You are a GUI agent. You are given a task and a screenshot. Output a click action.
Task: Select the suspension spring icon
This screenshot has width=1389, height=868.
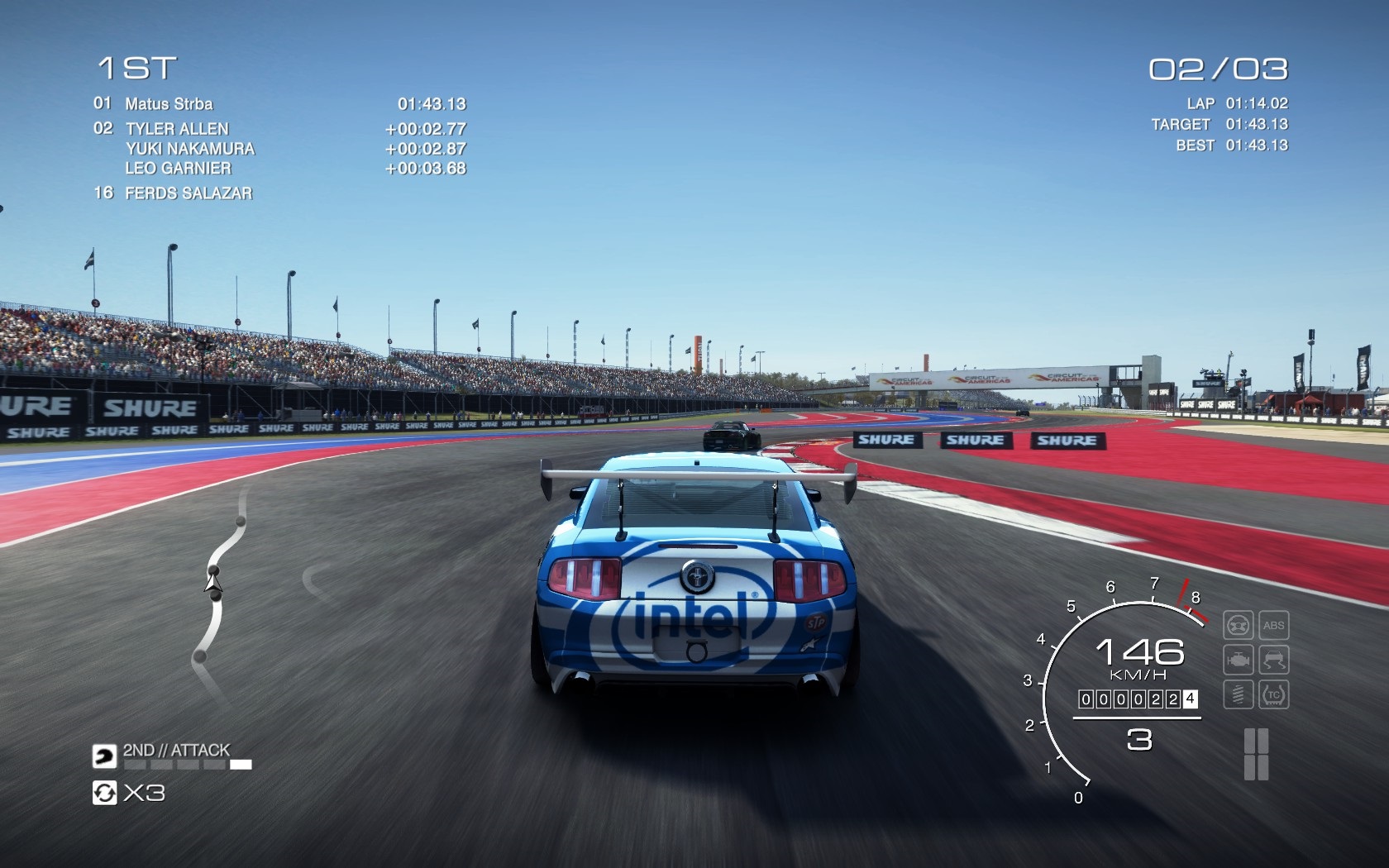1238,694
